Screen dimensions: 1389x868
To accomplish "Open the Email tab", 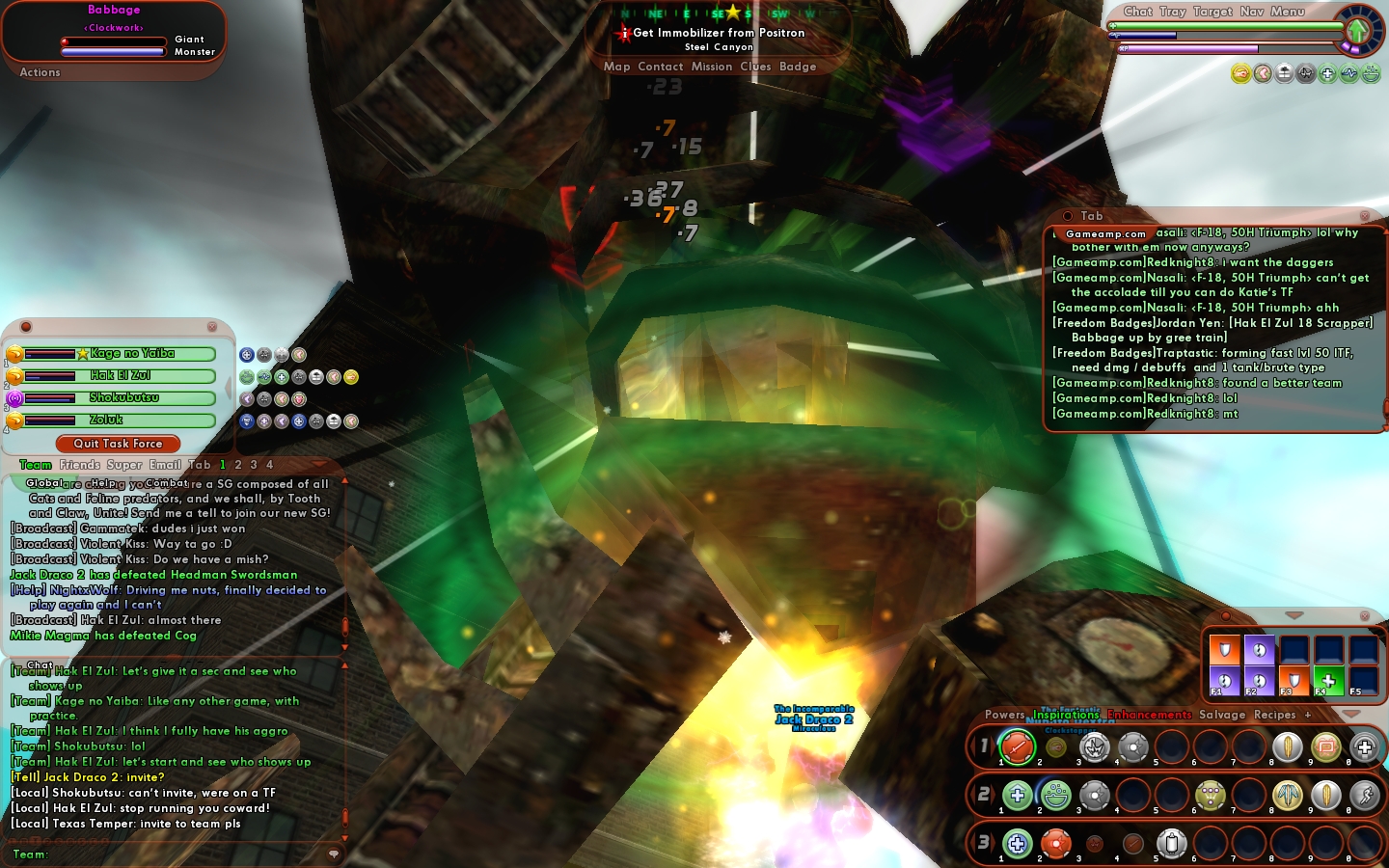I will point(165,465).
